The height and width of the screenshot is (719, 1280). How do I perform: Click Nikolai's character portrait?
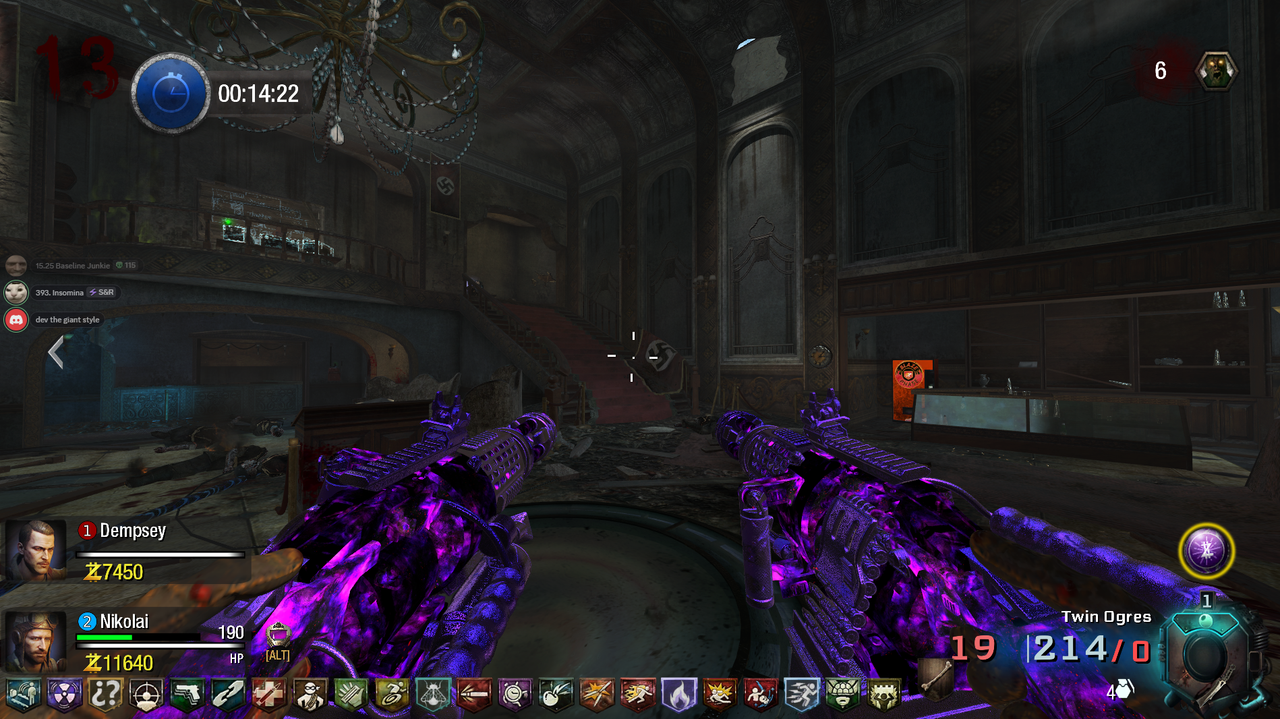[36, 642]
